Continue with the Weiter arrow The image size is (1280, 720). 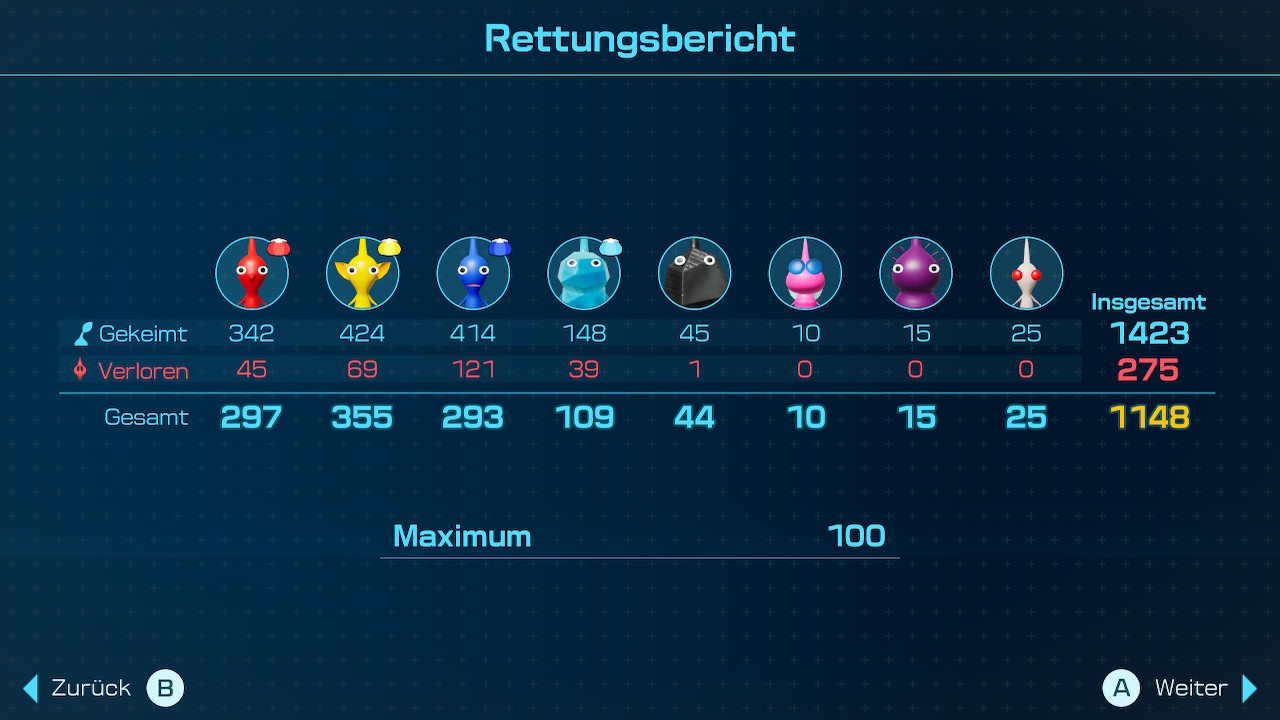pyautogui.click(x=1249, y=688)
